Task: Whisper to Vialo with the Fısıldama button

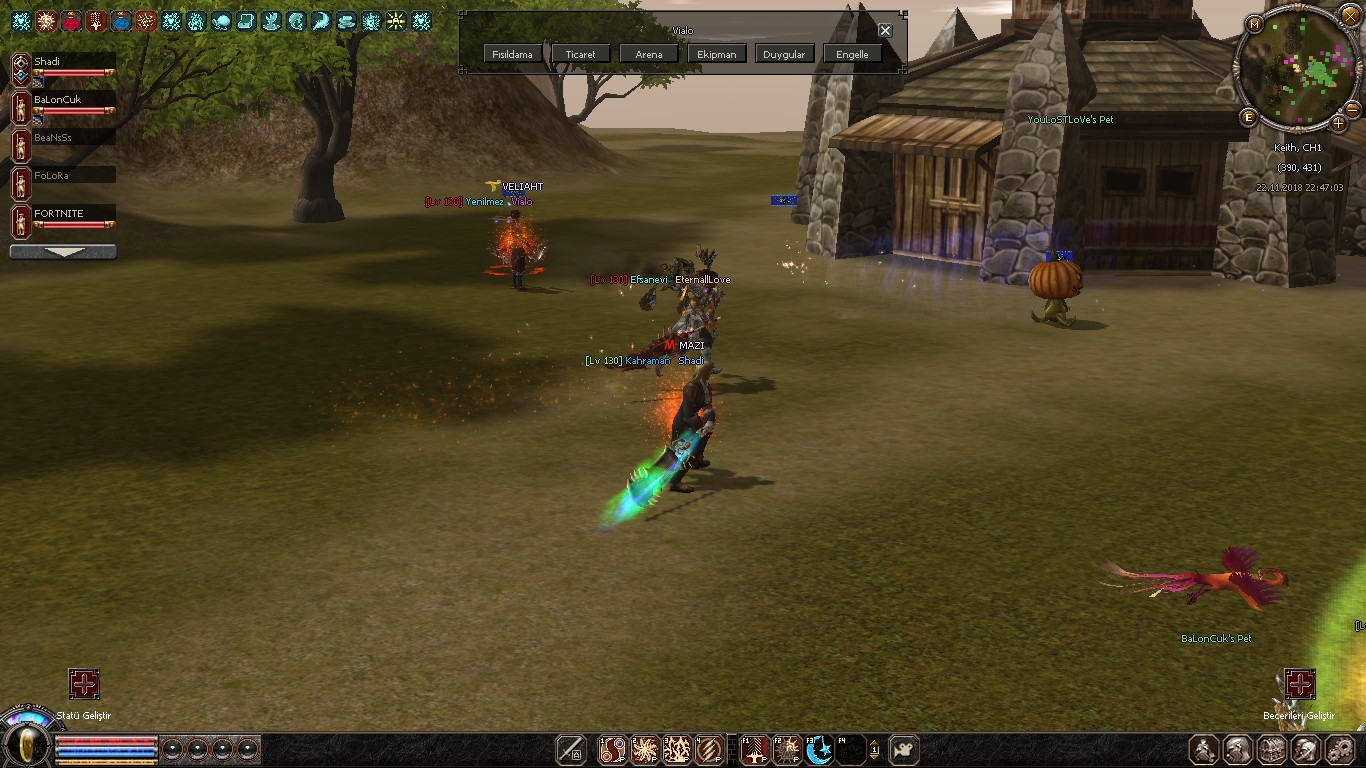Action: tap(513, 54)
